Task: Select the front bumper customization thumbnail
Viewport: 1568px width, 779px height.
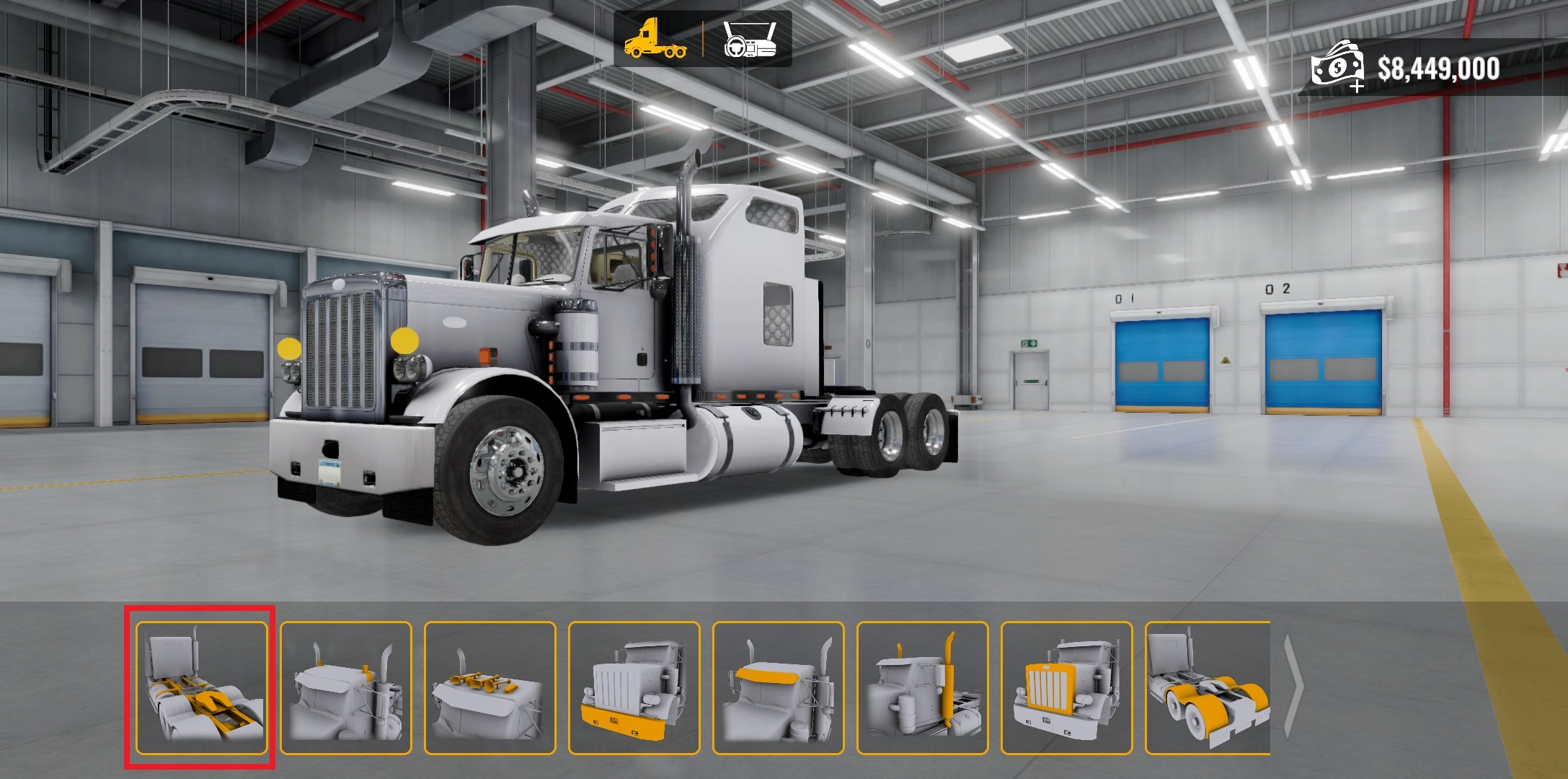Action: point(634,687)
